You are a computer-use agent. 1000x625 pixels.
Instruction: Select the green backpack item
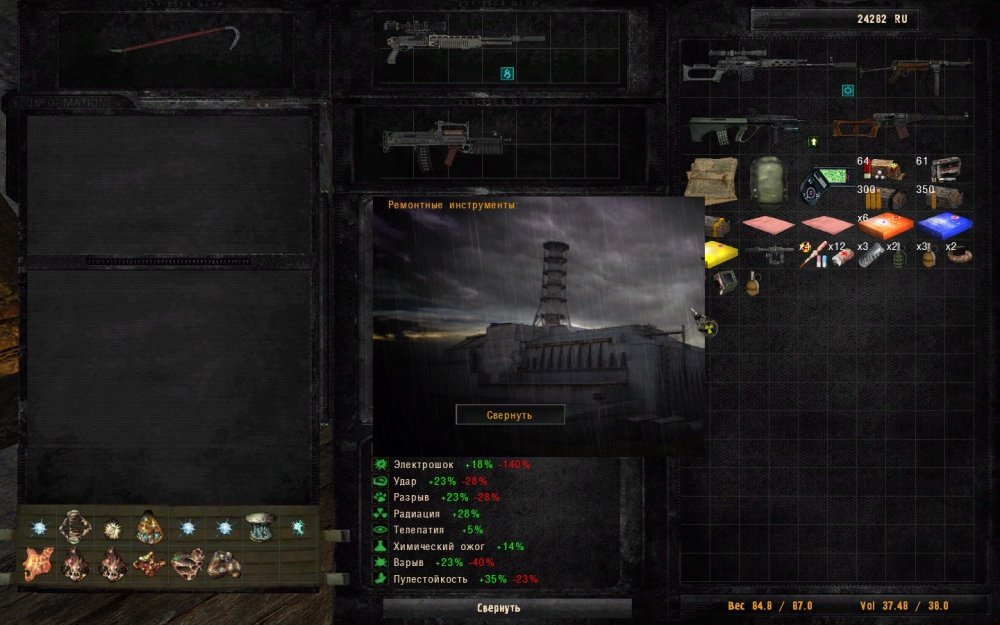pyautogui.click(x=766, y=180)
